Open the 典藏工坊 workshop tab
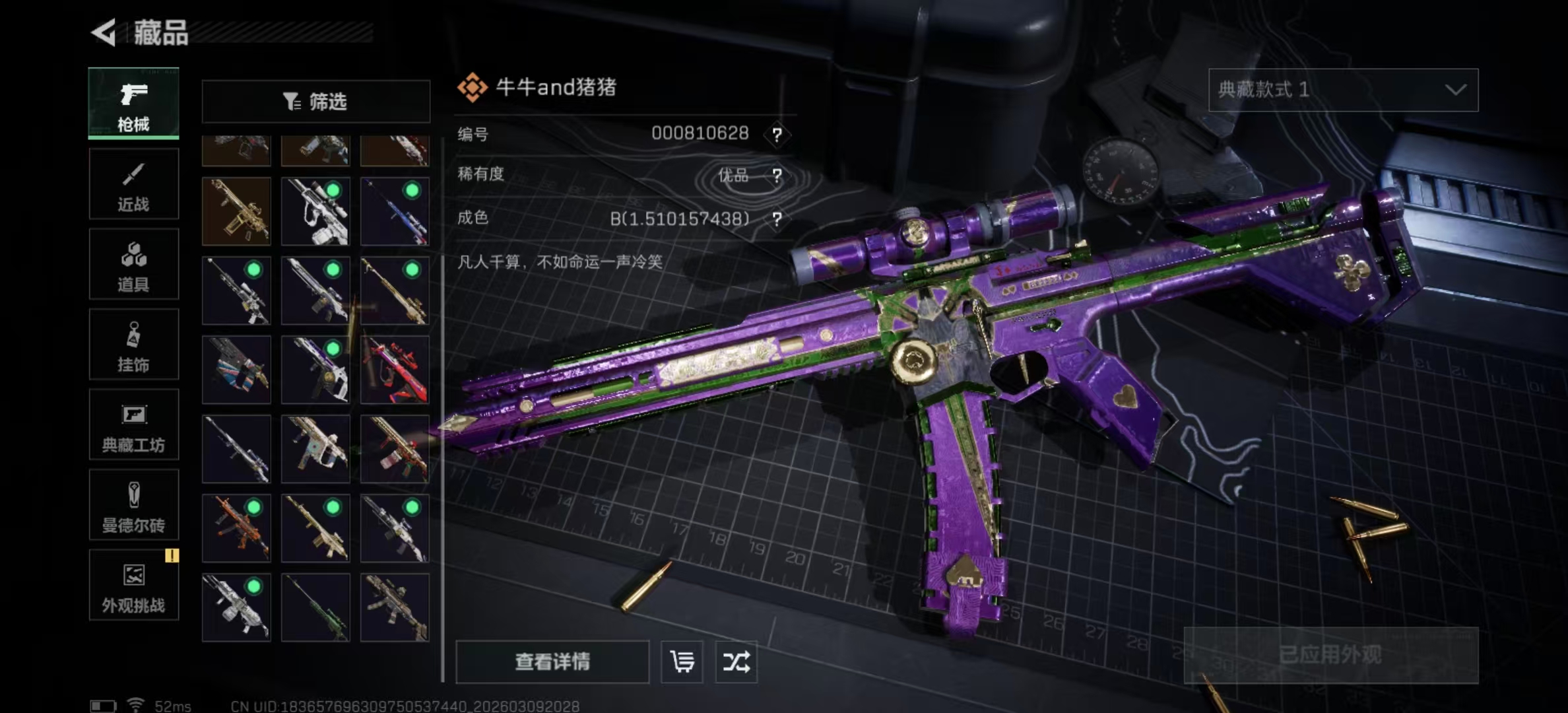 click(133, 425)
